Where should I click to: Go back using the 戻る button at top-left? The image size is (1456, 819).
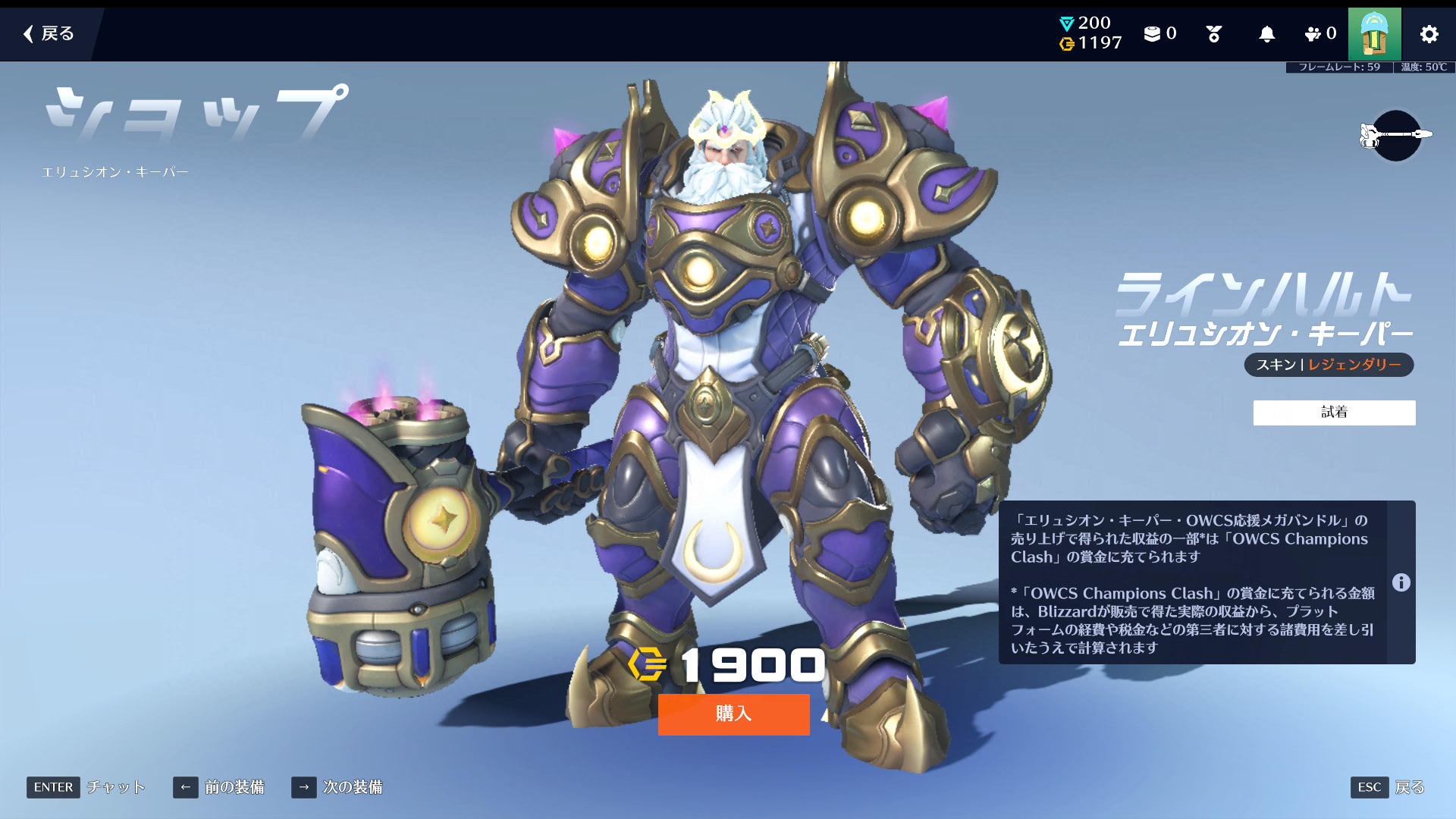click(49, 33)
